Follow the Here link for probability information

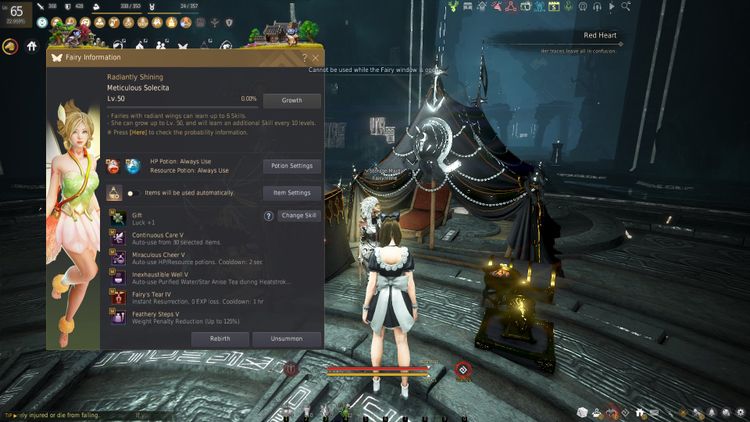point(138,132)
